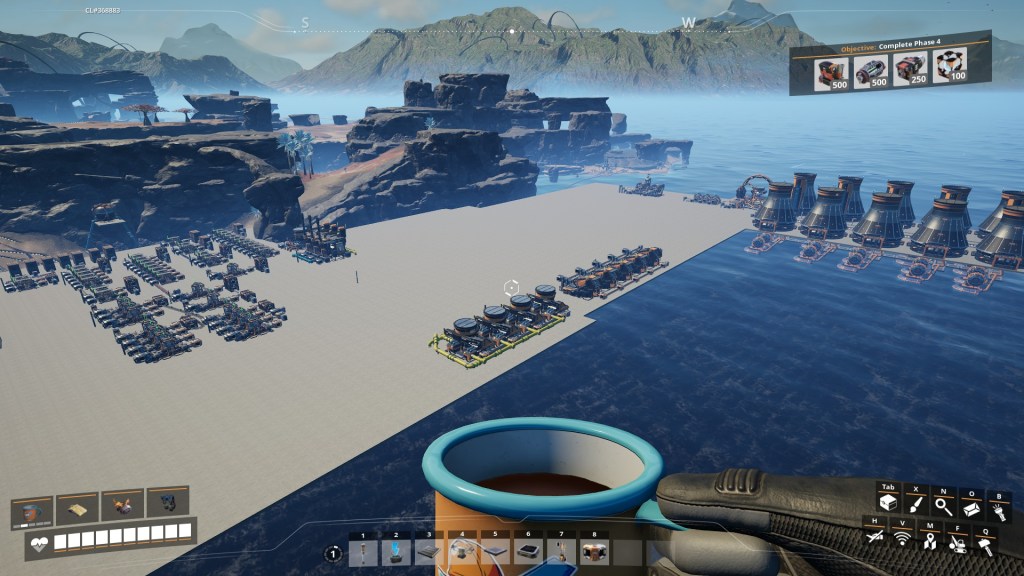Click the compass bar heading strip
1024x576 pixels.
pyautogui.click(x=512, y=29)
